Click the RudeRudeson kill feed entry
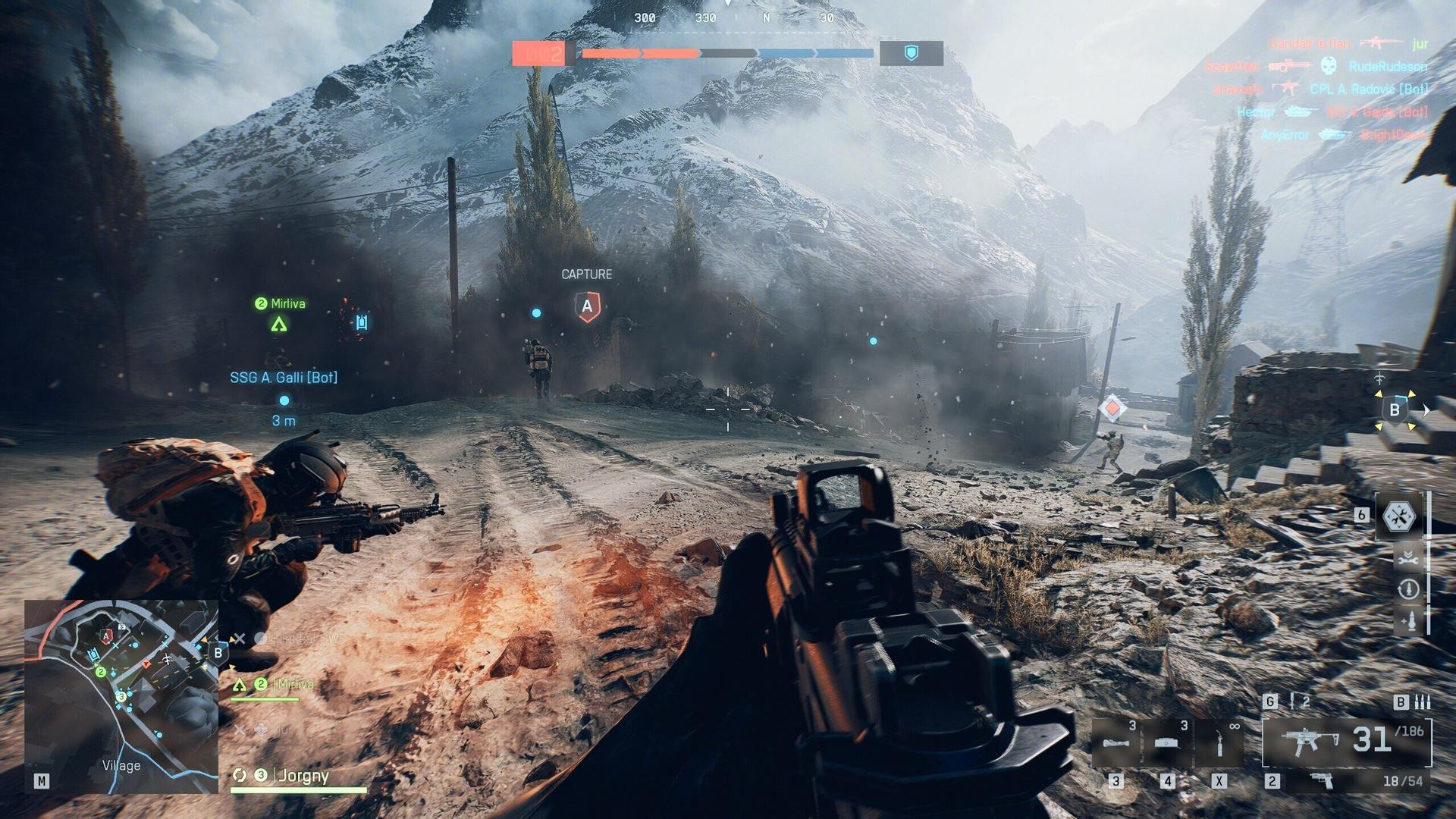Screen dimensions: 1456x819 coord(1387,67)
